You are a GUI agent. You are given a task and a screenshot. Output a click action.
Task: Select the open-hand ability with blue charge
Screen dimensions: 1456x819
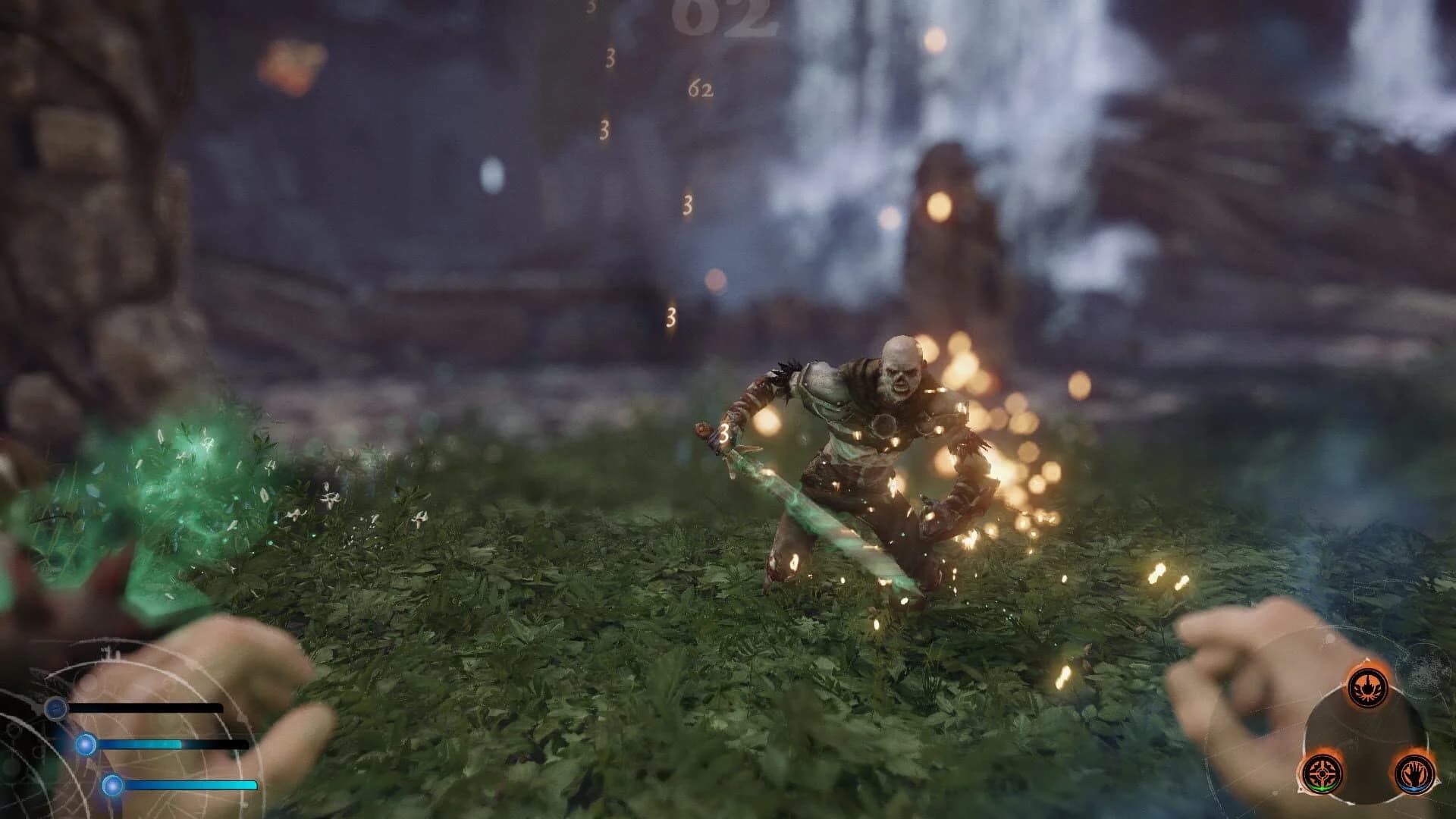pos(1414,773)
